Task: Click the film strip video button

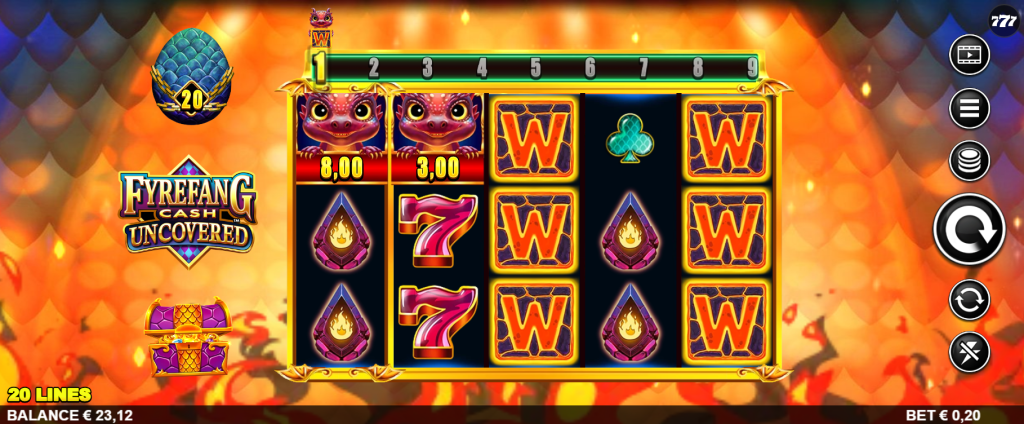Action: (968, 54)
